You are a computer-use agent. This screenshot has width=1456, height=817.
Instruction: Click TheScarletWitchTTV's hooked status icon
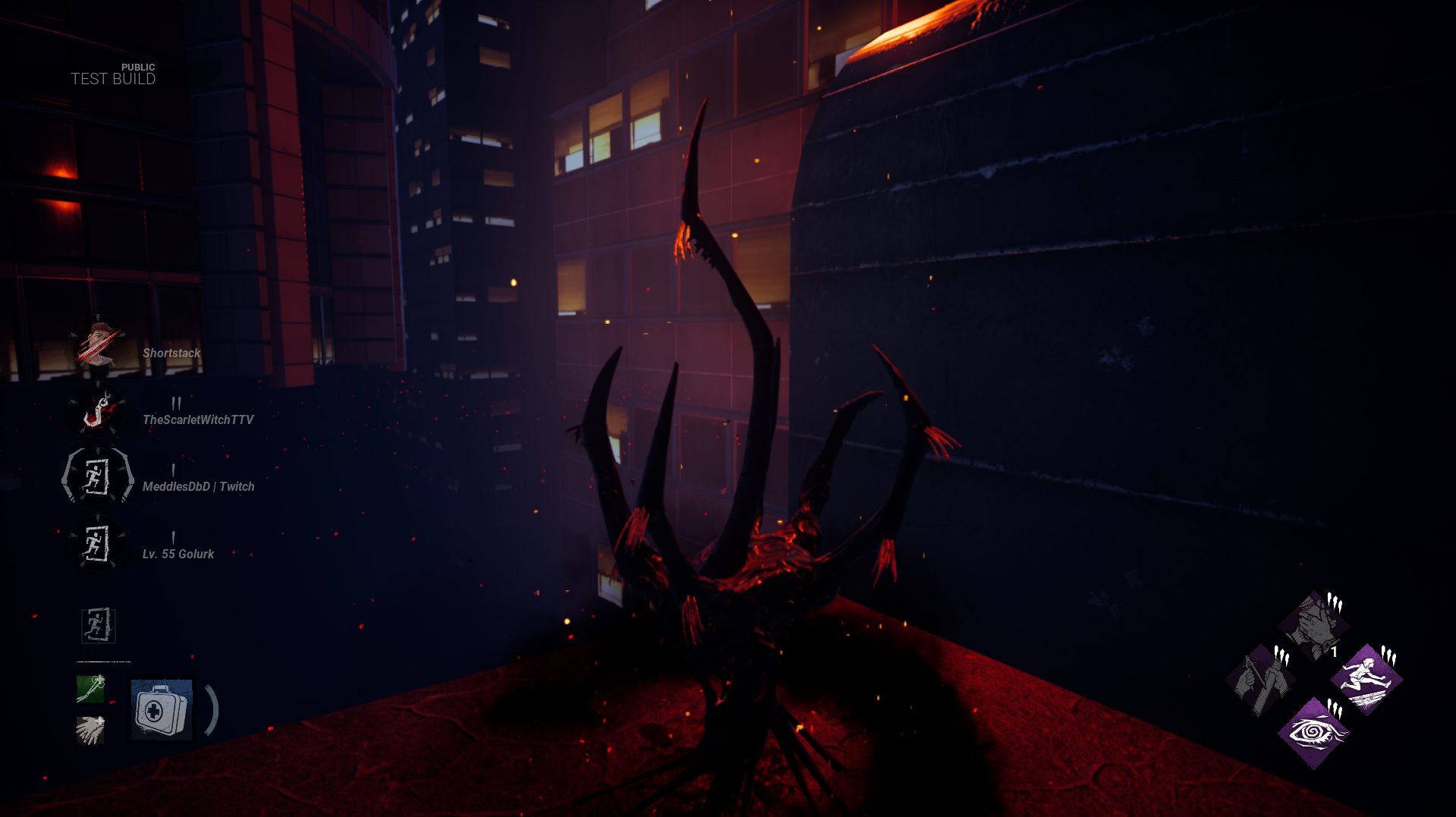click(98, 410)
